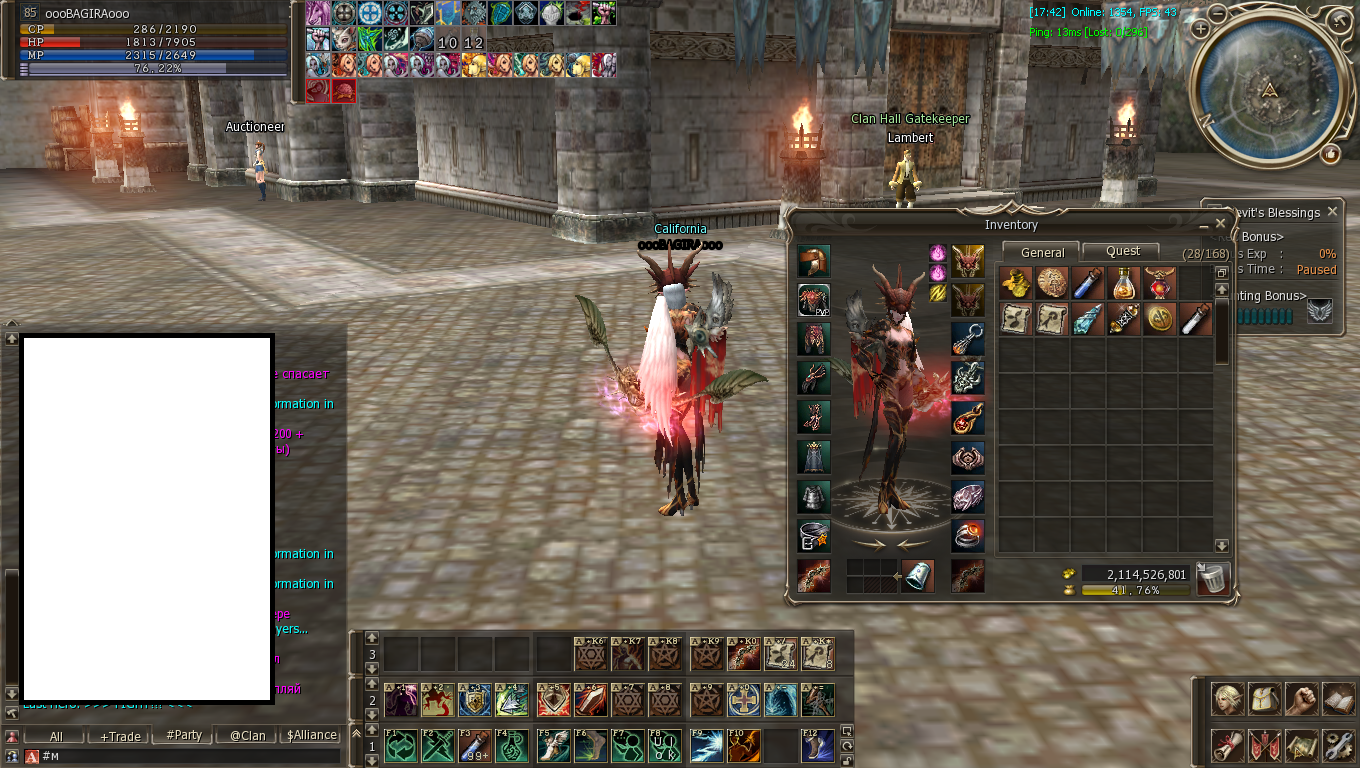Close the Inventory window
Image resolution: width=1360 pixels, height=768 pixels.
pos(1220,223)
